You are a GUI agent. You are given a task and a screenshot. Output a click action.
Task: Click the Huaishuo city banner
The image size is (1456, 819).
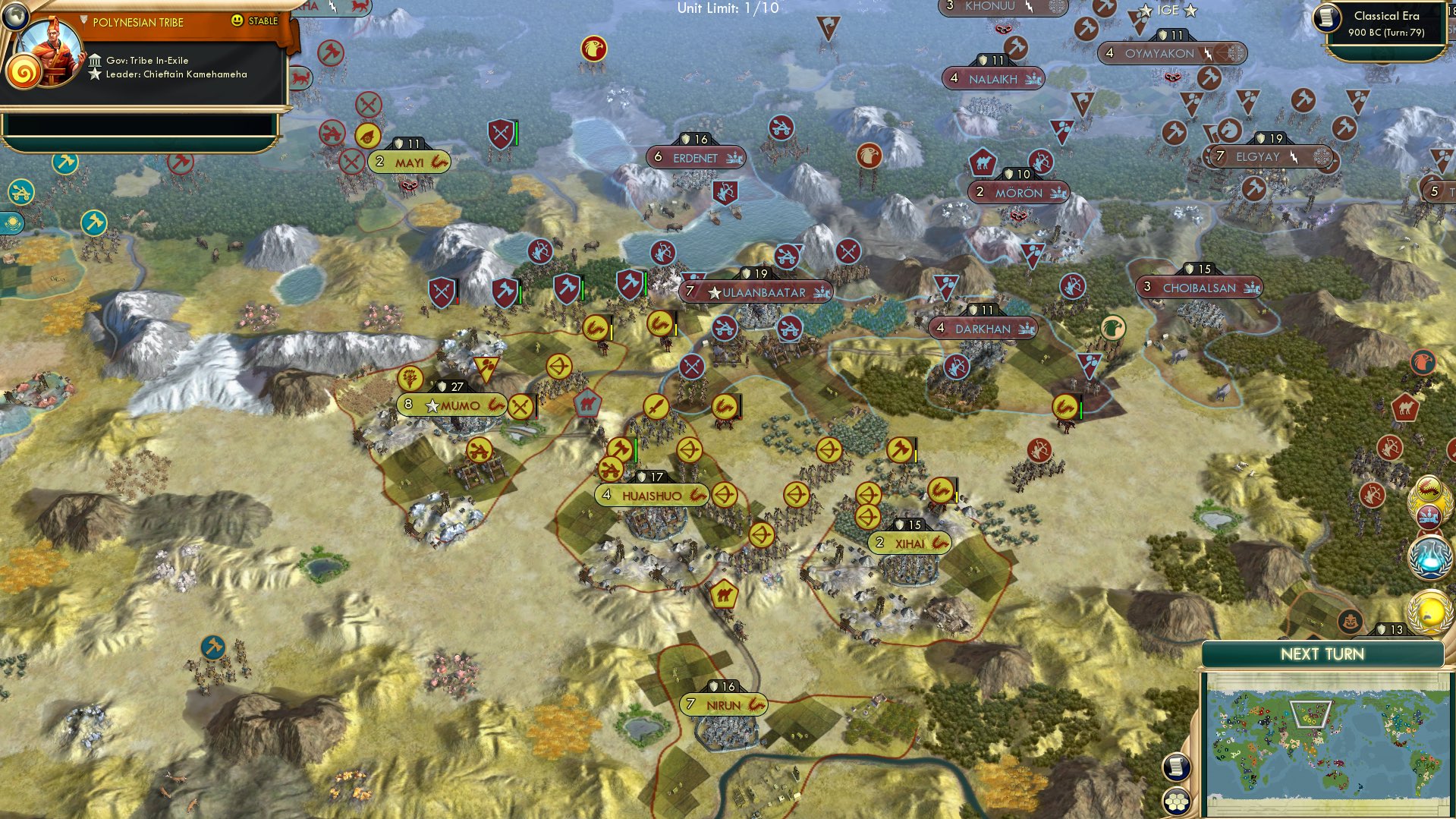pos(651,494)
